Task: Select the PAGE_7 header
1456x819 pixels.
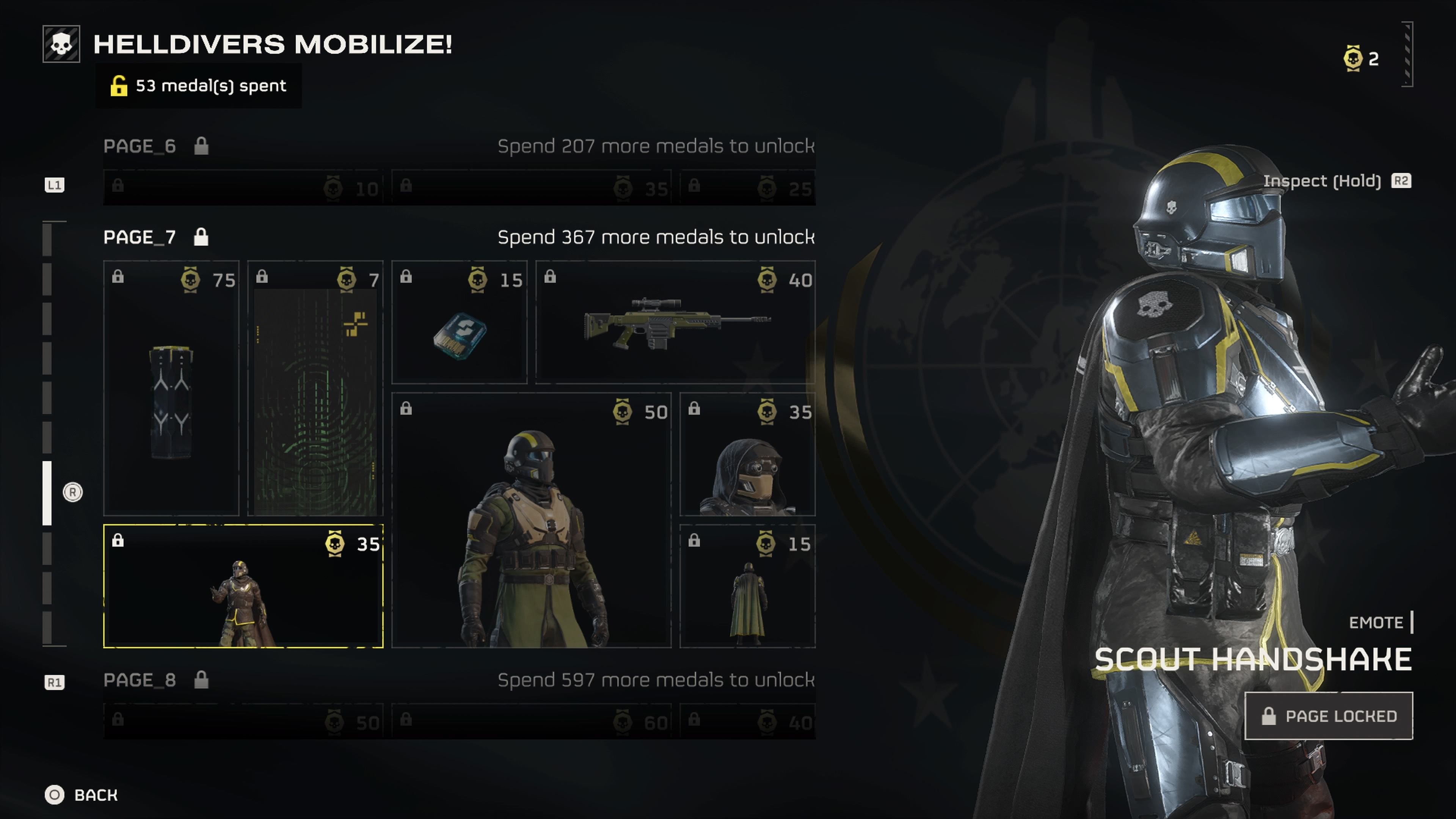Action: [x=140, y=237]
